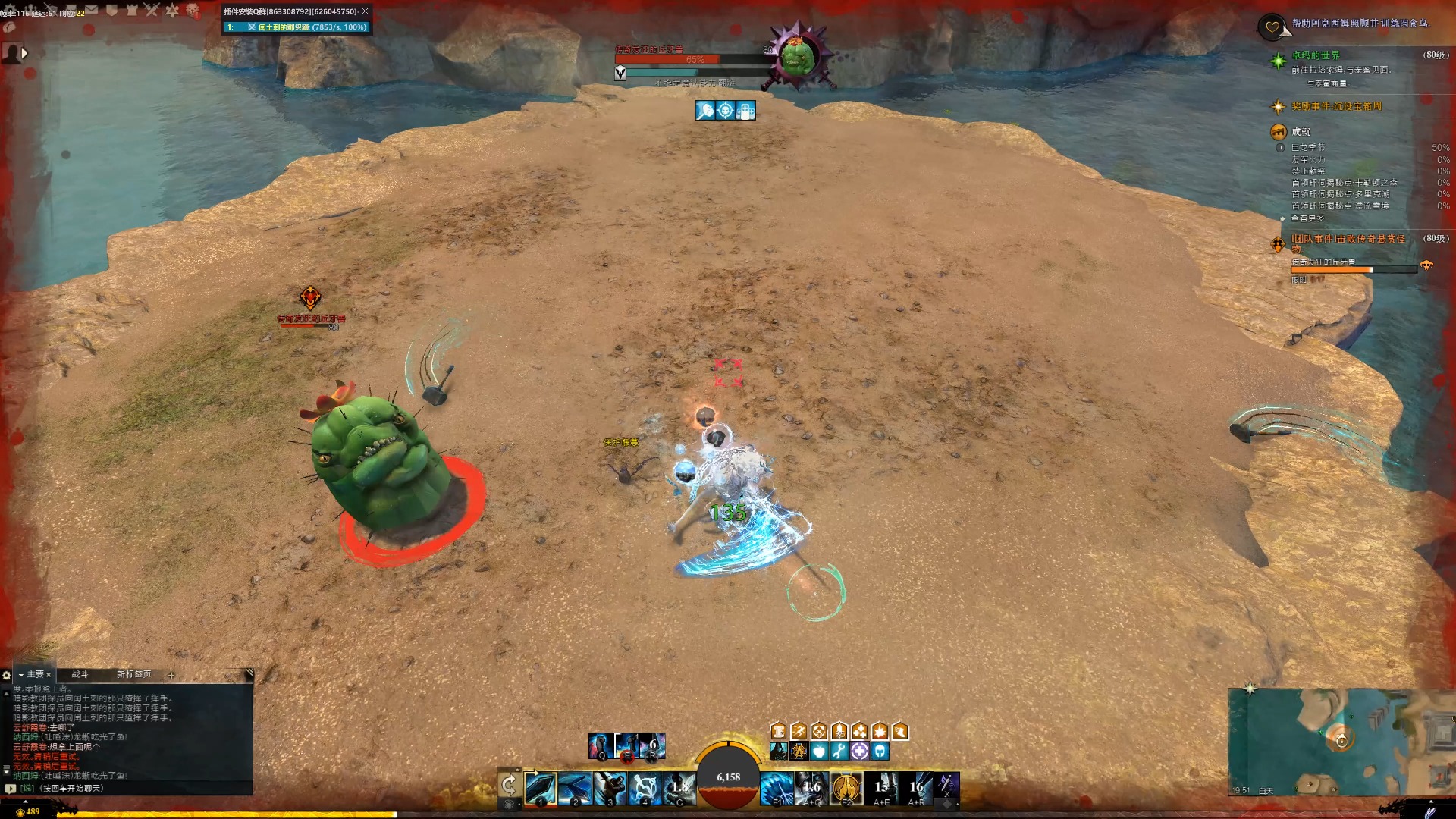This screenshot has width=1456, height=819.
Task: Switch to the 战斗 chat tab
Action: pos(80,674)
